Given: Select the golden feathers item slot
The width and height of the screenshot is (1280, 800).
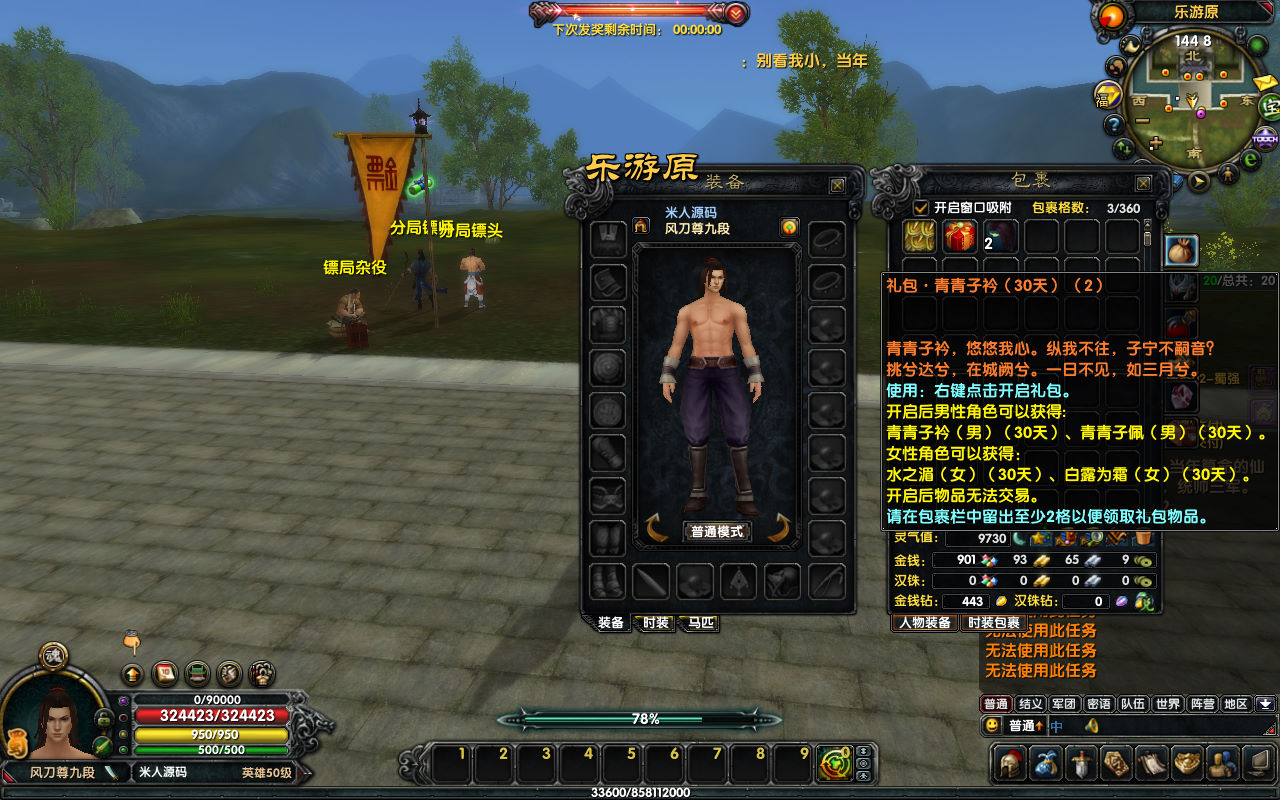Looking at the screenshot, I should coord(919,237).
